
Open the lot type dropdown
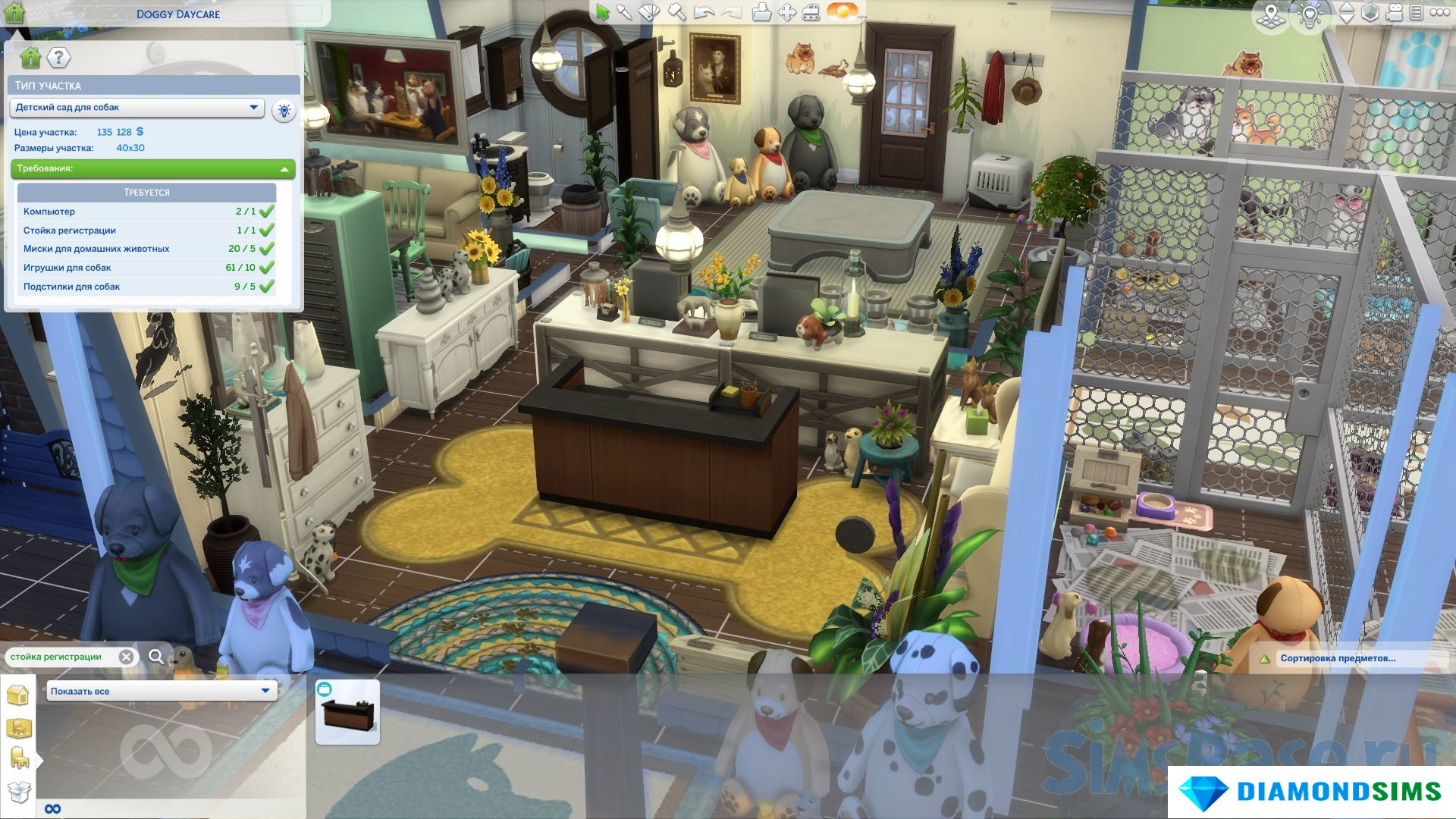pos(136,108)
